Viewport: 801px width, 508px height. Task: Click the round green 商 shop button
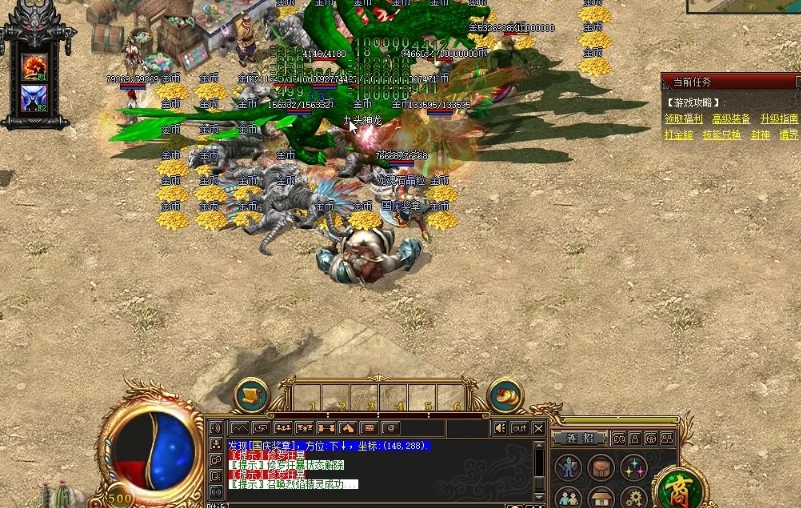coord(679,489)
